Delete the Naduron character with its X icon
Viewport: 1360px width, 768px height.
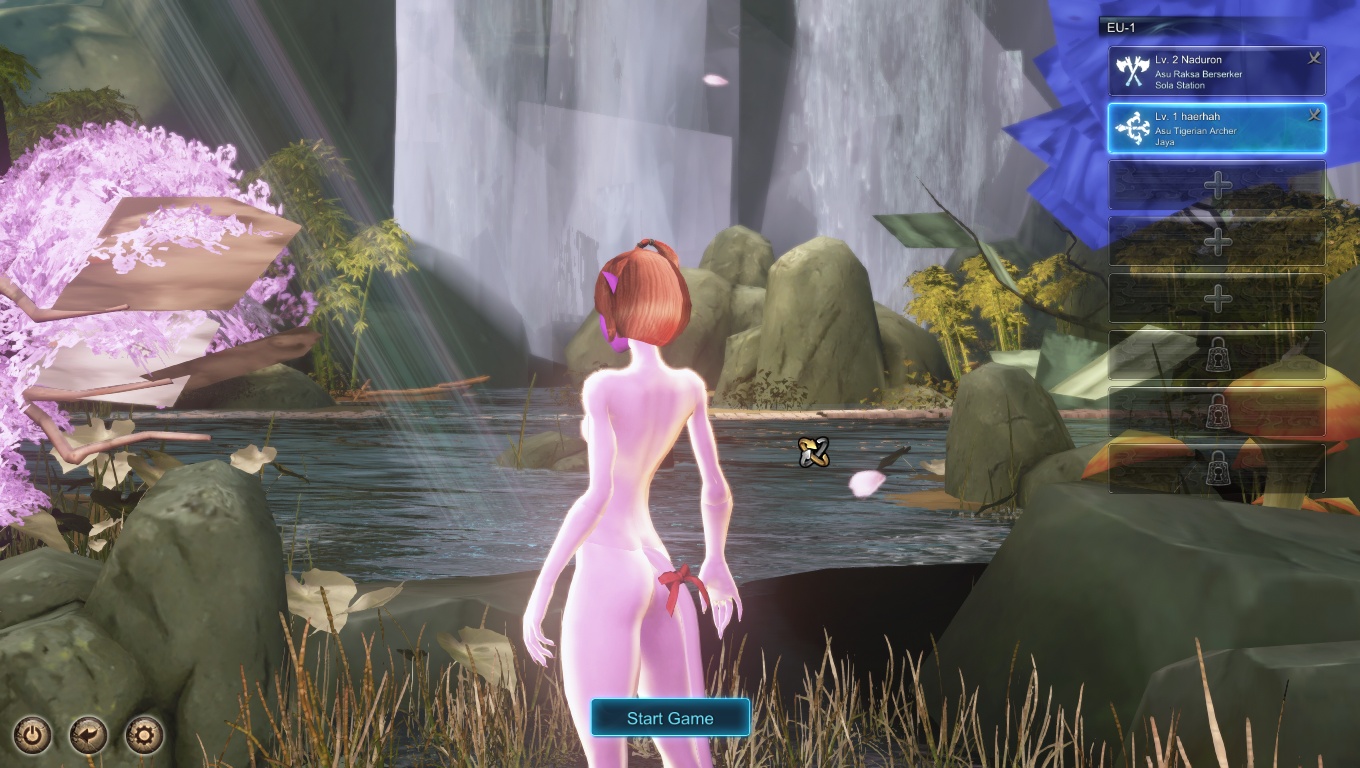click(x=1314, y=59)
